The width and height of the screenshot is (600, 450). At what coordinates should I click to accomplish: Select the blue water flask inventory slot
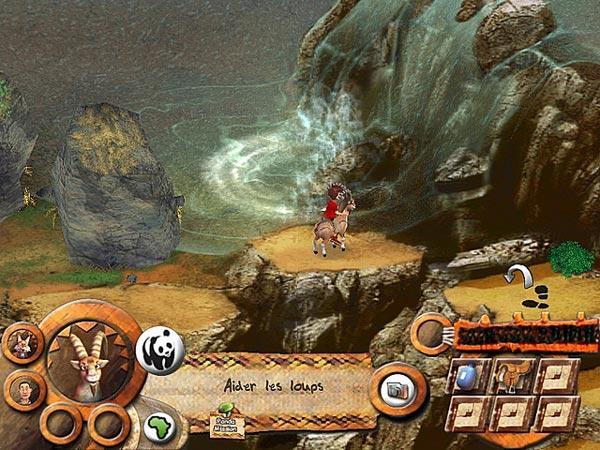pyautogui.click(x=469, y=376)
